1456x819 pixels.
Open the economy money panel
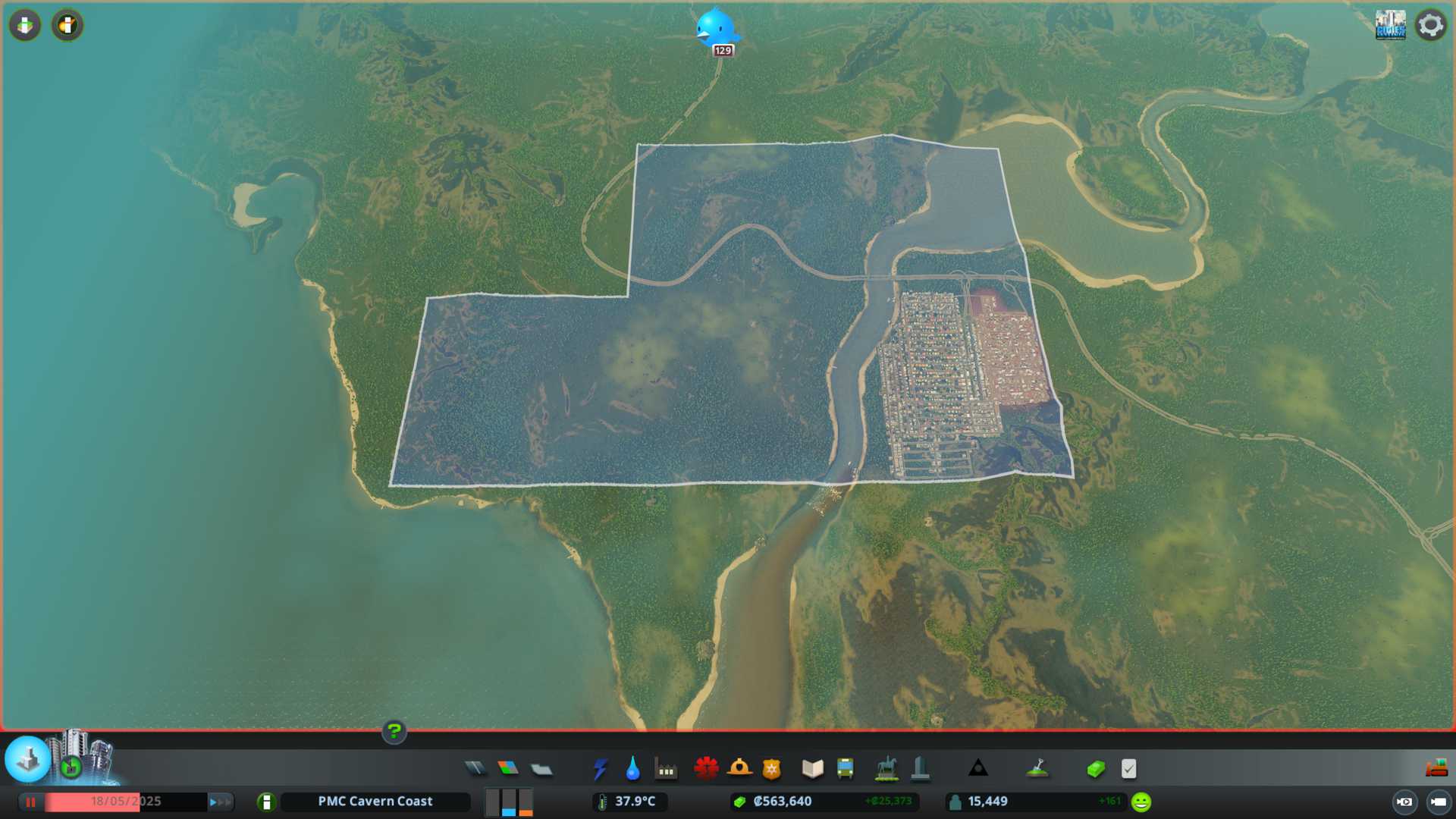[x=1096, y=769]
